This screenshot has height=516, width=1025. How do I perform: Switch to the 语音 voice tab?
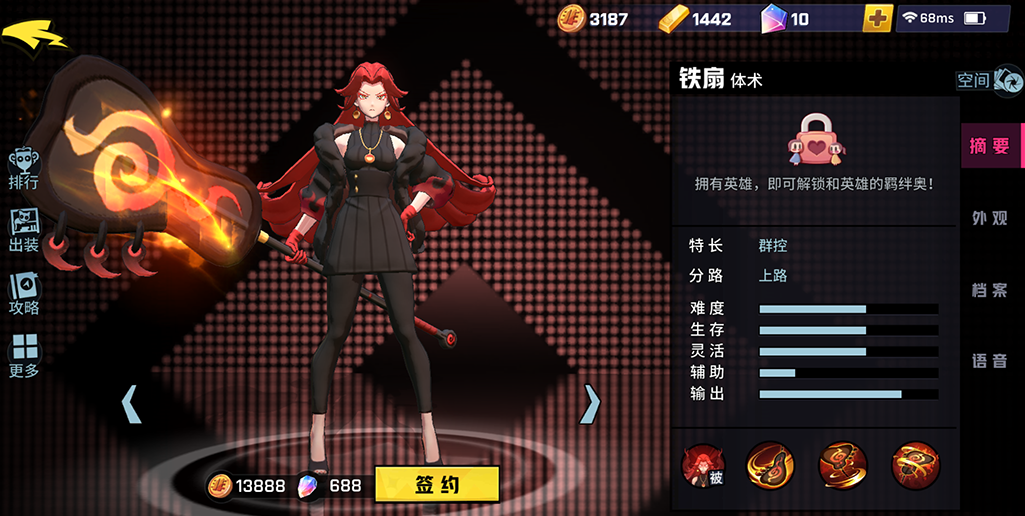(x=990, y=361)
